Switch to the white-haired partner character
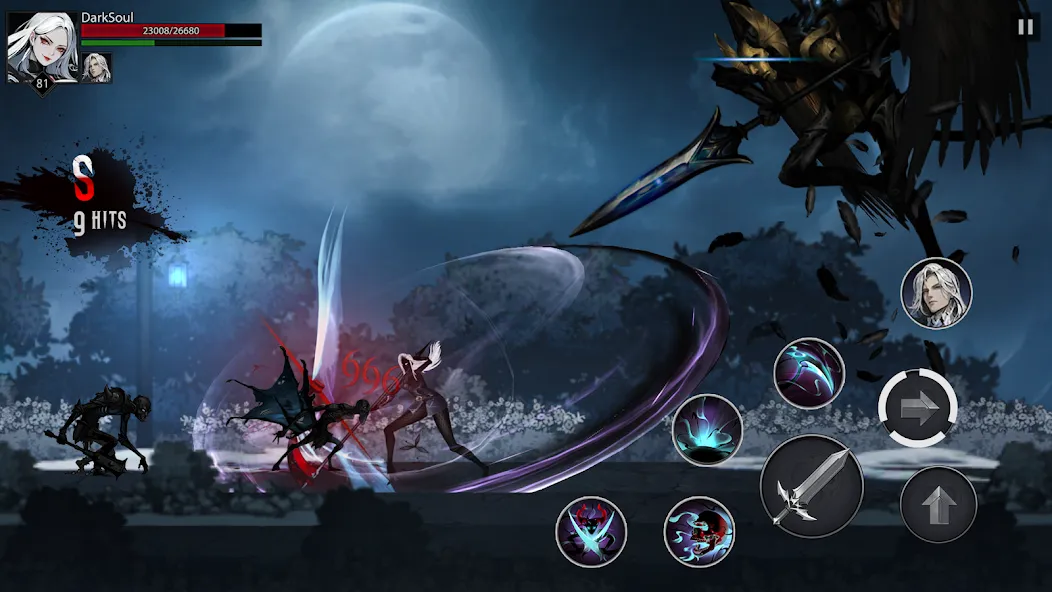This screenshot has height=592, width=1052. 936,293
